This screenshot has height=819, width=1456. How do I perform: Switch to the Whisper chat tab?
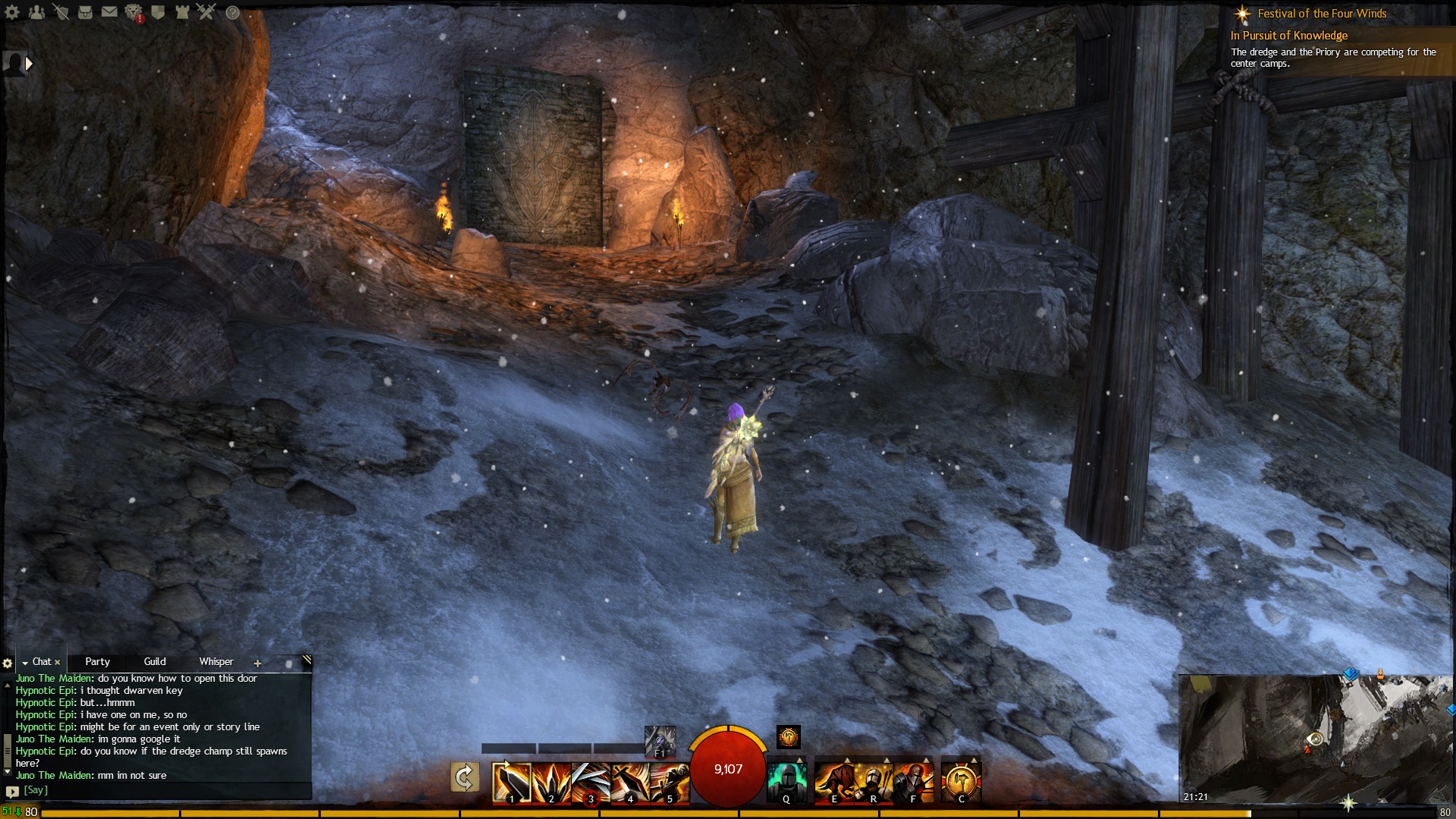pyautogui.click(x=215, y=661)
